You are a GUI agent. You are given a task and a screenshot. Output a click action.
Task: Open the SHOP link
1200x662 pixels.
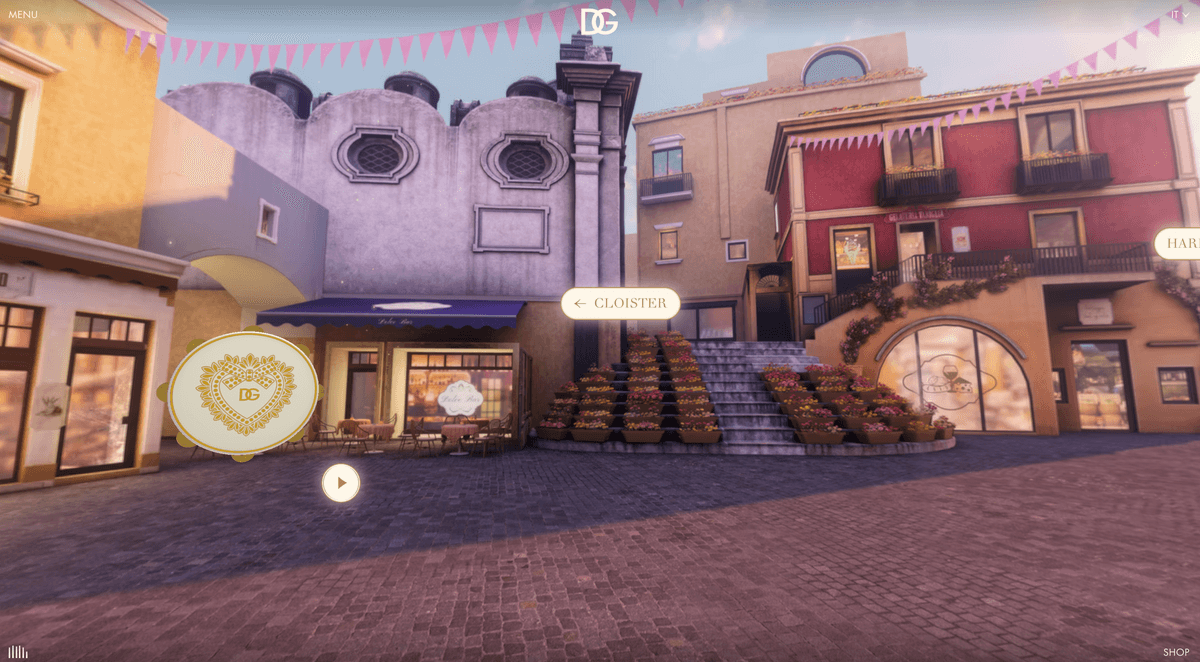(1176, 652)
